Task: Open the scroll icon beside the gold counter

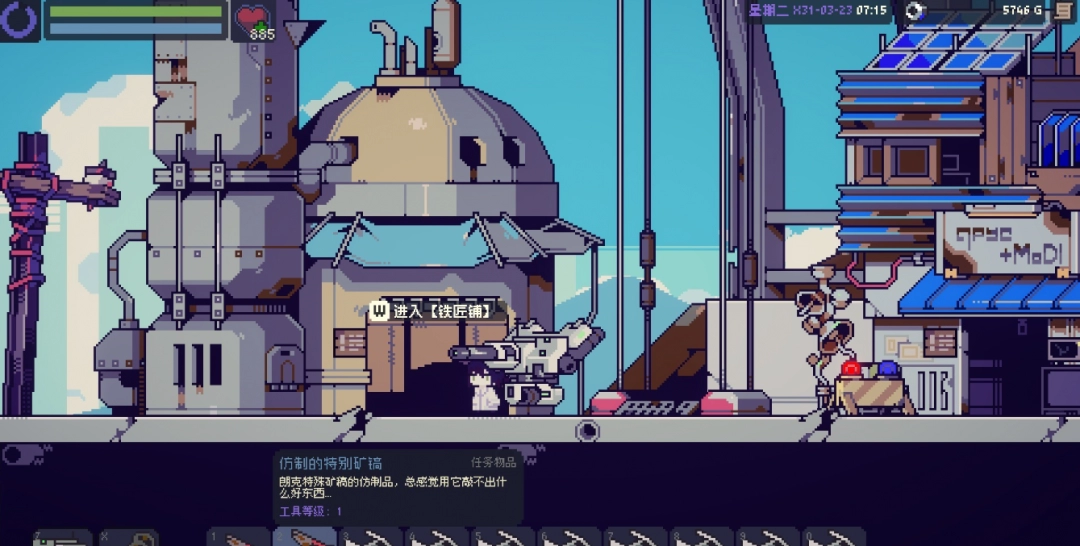Action: 1063,11
